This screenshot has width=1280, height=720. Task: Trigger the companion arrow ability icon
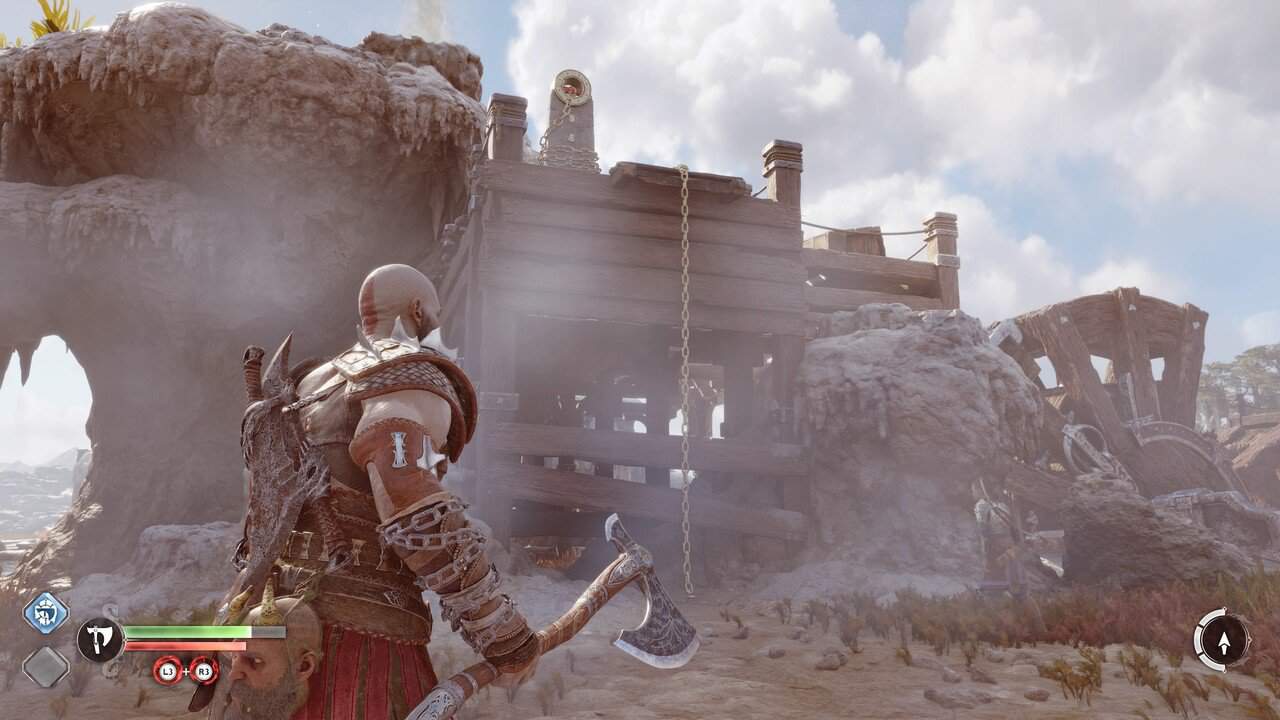(x=1222, y=638)
